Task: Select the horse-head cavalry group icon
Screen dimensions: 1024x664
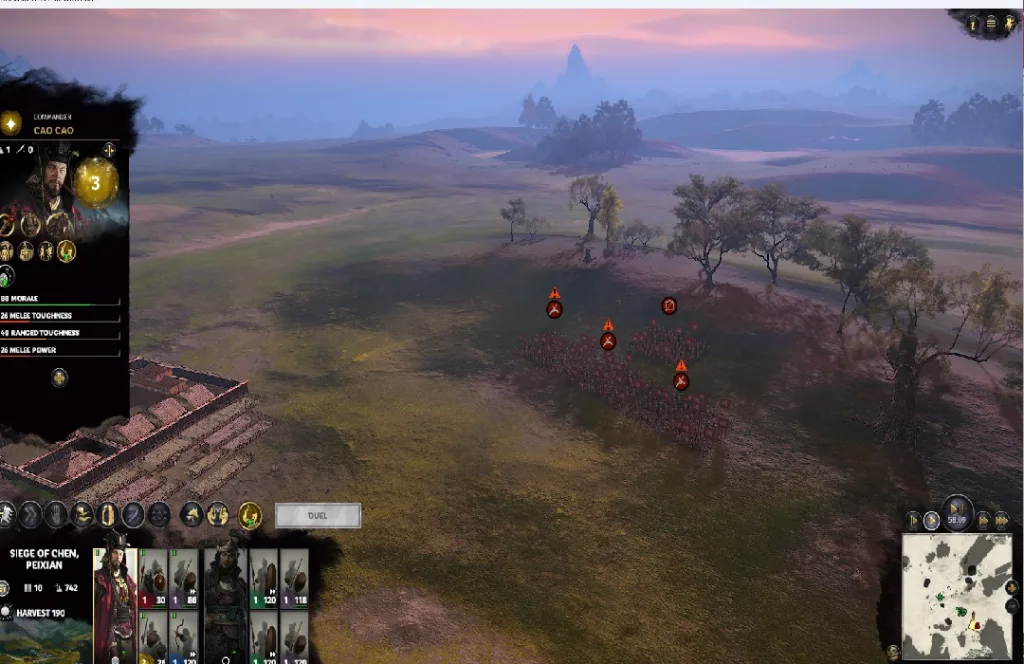Action: [190, 515]
